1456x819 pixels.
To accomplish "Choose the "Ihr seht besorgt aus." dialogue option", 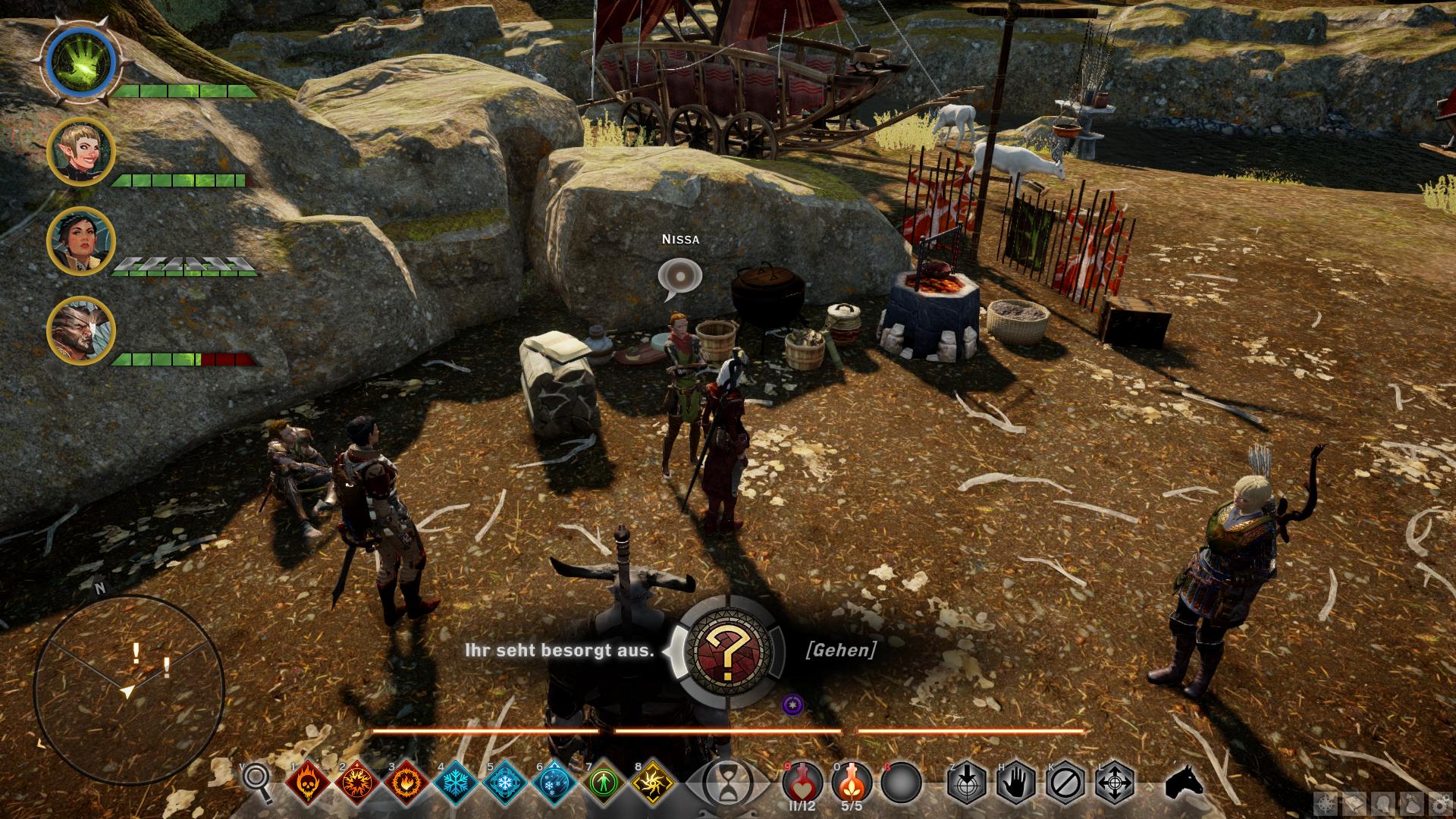I will [559, 651].
